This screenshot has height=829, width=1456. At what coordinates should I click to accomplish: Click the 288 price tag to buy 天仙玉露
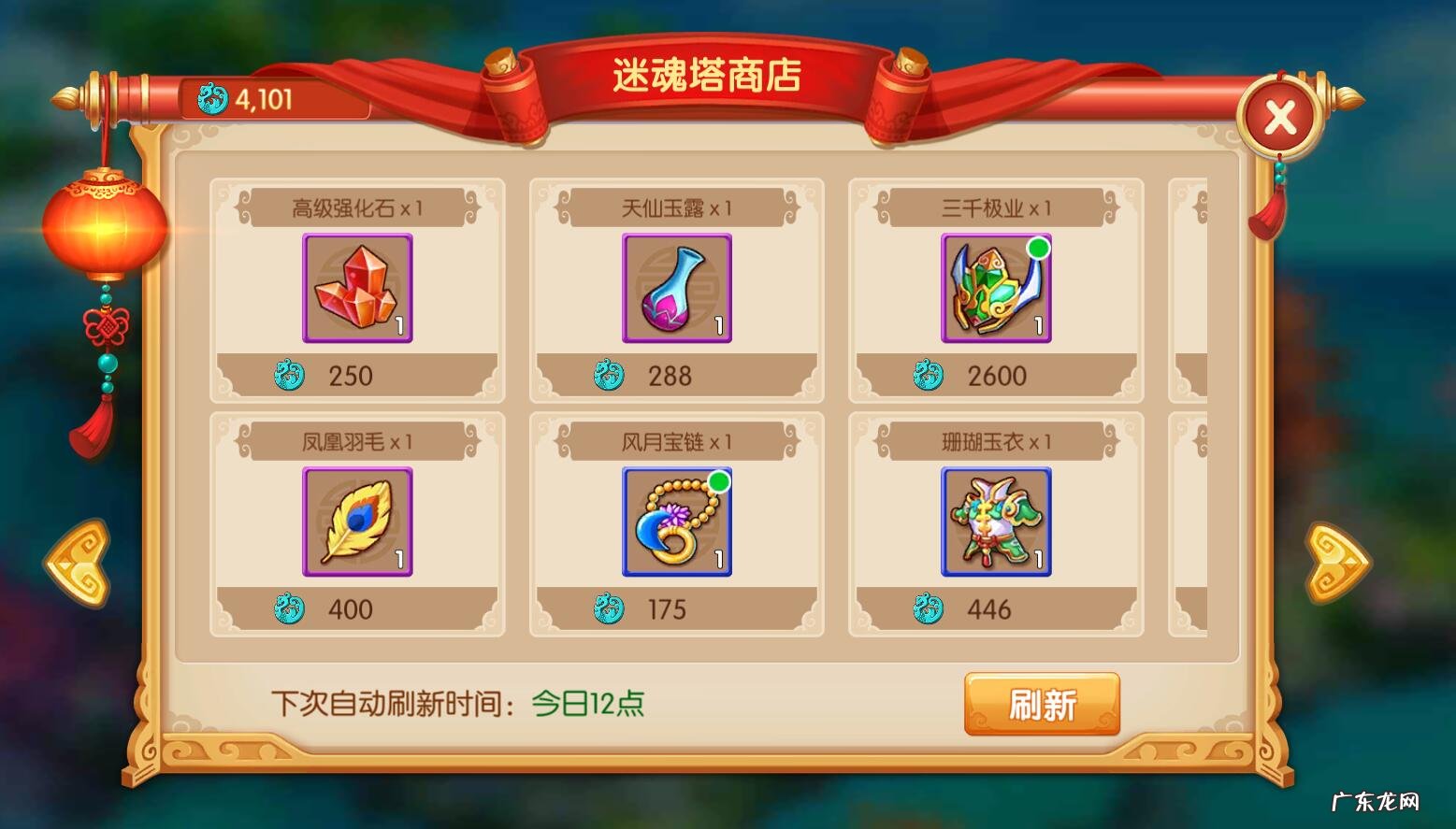(x=670, y=376)
